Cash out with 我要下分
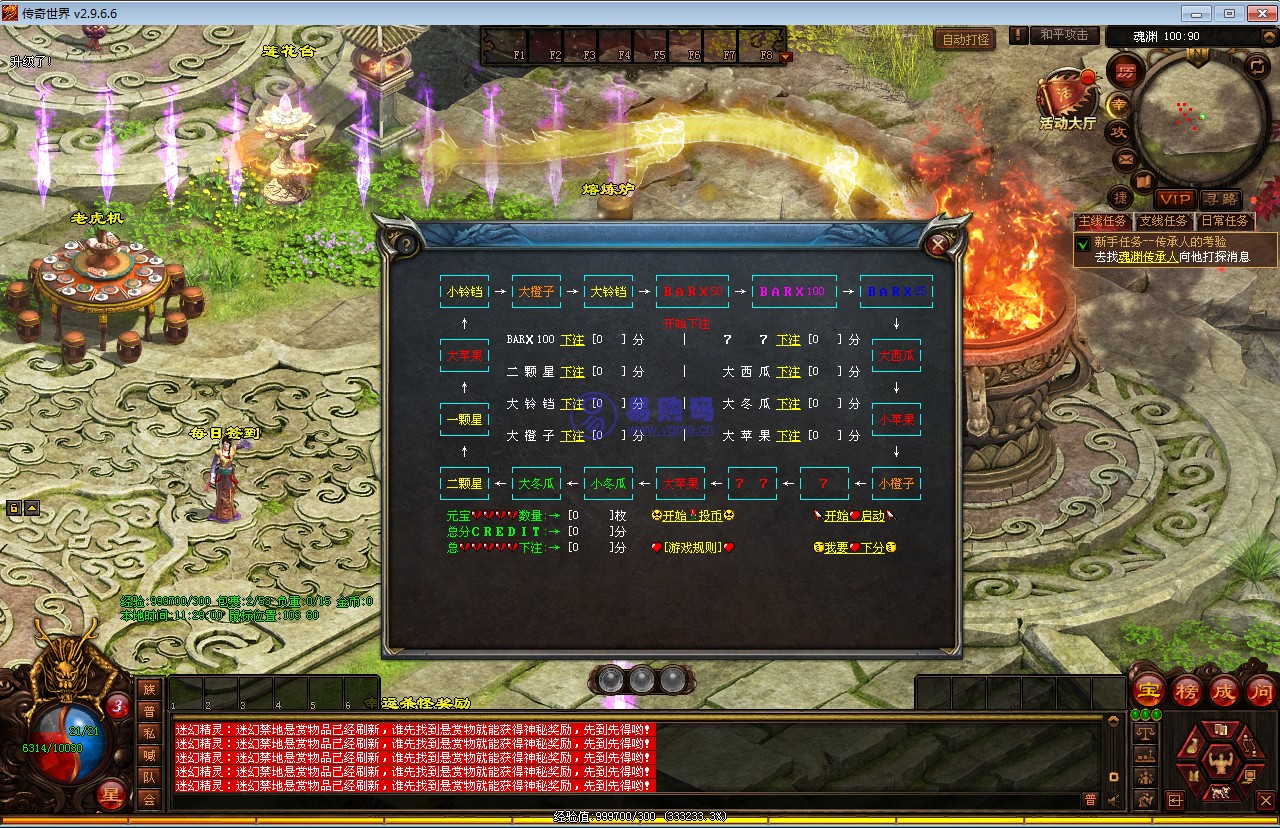The height and width of the screenshot is (828, 1280). [x=853, y=548]
